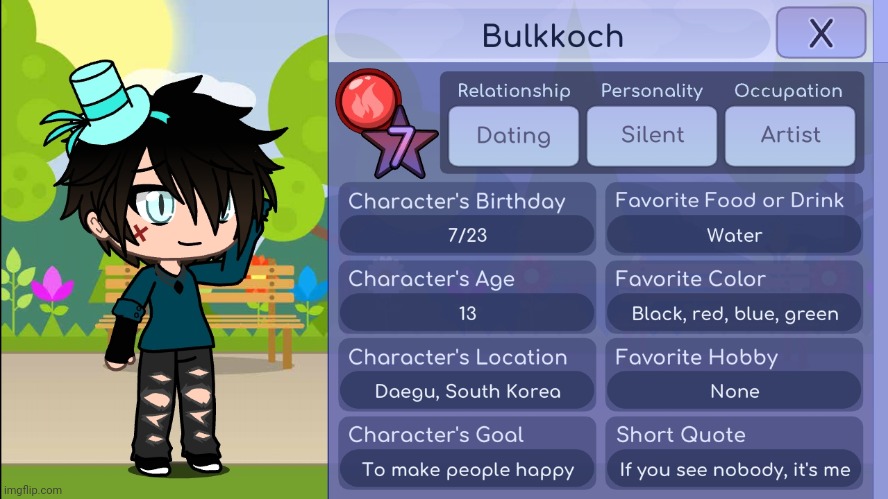The height and width of the screenshot is (499, 888).
Task: Close the Bulkkoch profile panel
Action: [x=820, y=33]
